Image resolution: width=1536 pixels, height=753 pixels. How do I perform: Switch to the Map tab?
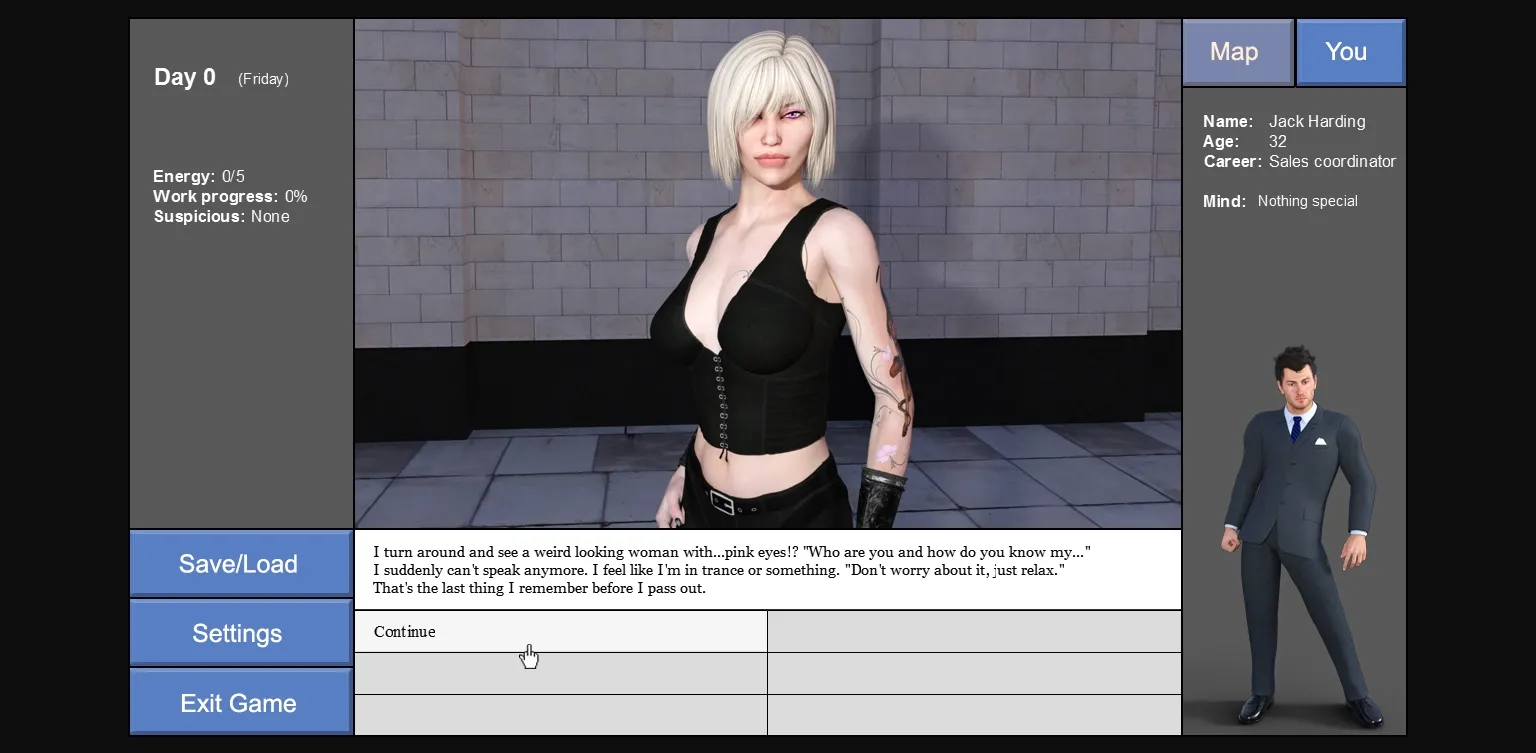1236,51
